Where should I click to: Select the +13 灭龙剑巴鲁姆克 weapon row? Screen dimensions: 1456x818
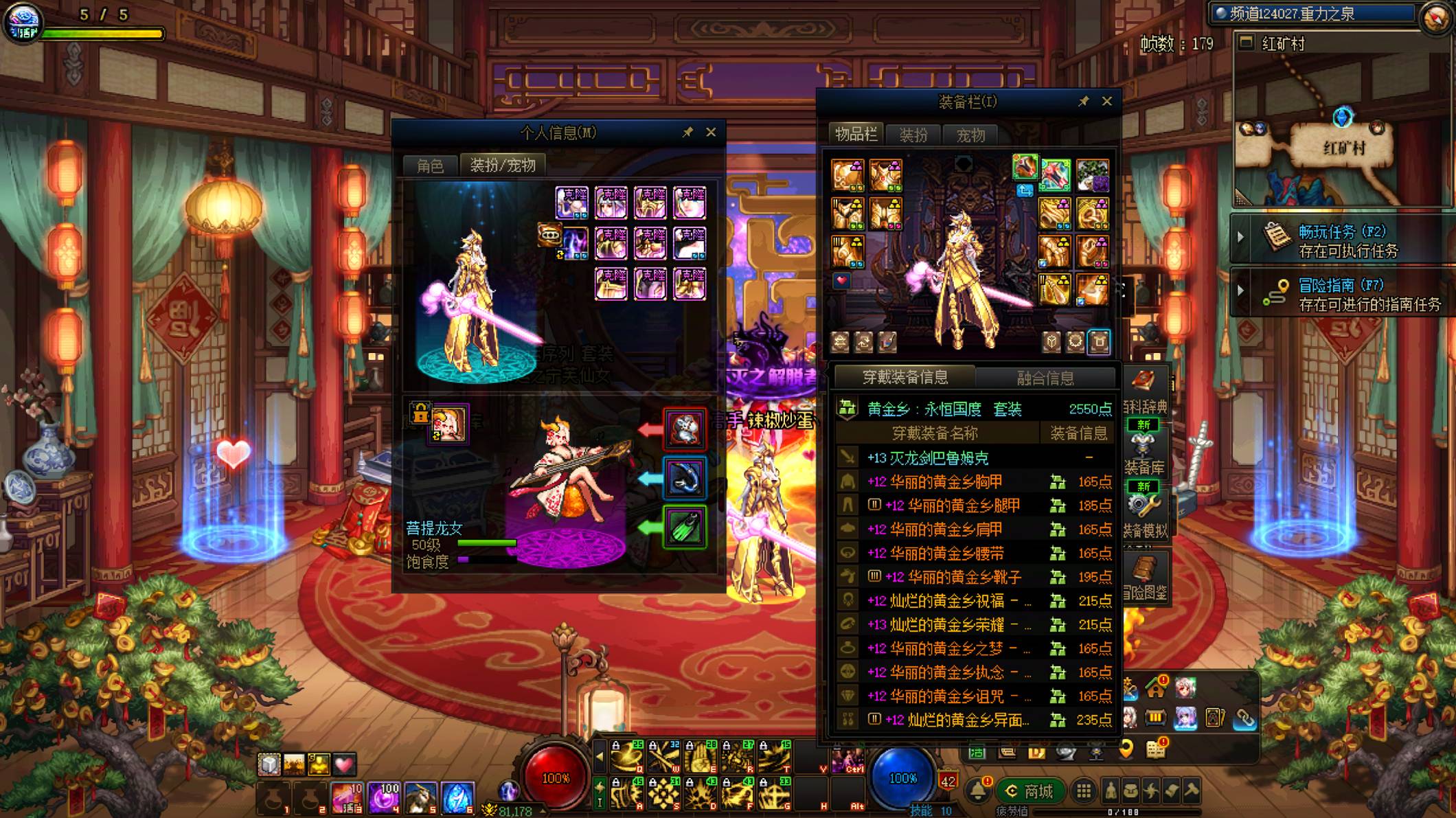927,458
